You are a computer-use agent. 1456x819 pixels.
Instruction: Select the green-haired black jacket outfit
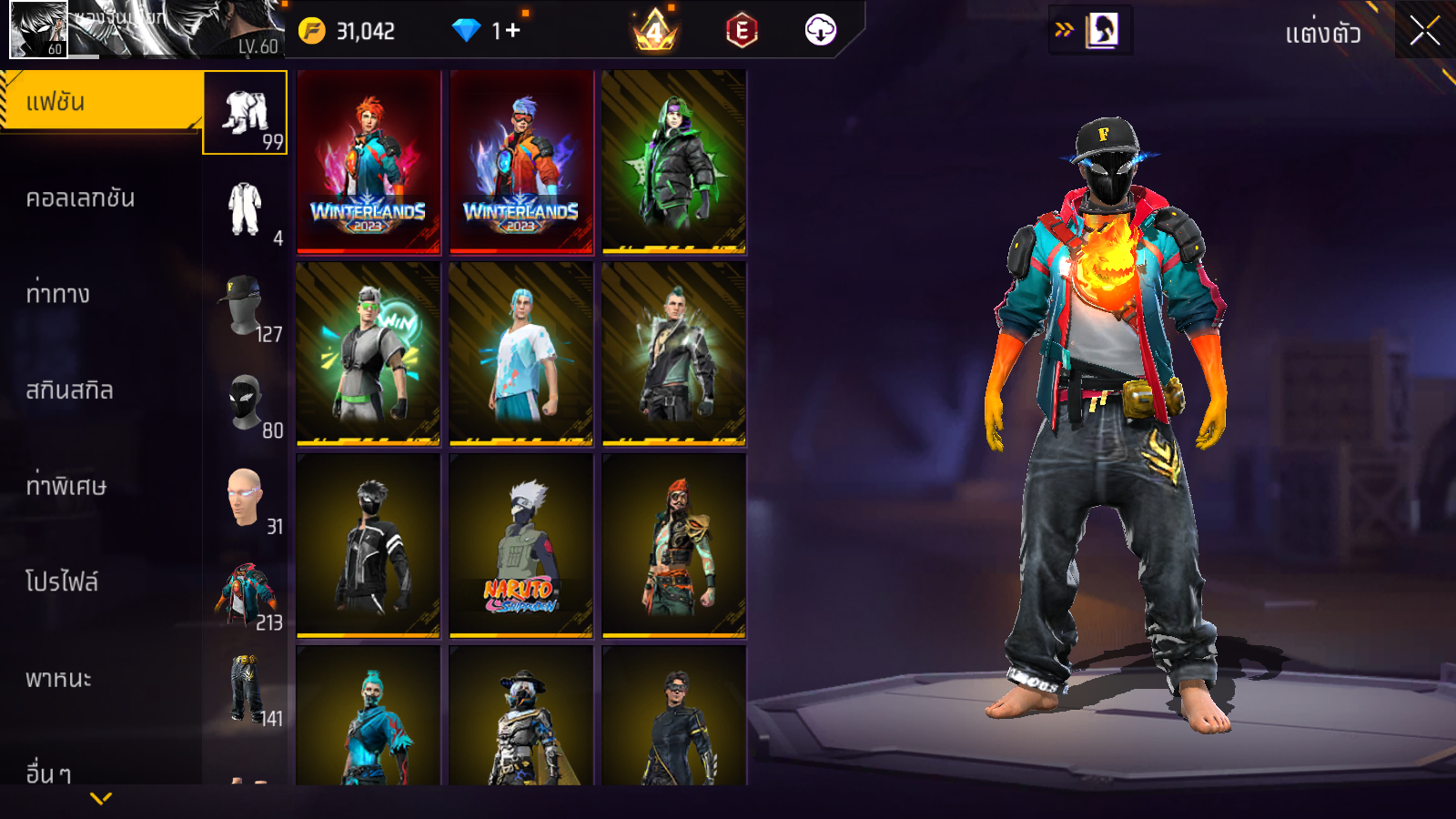point(673,162)
